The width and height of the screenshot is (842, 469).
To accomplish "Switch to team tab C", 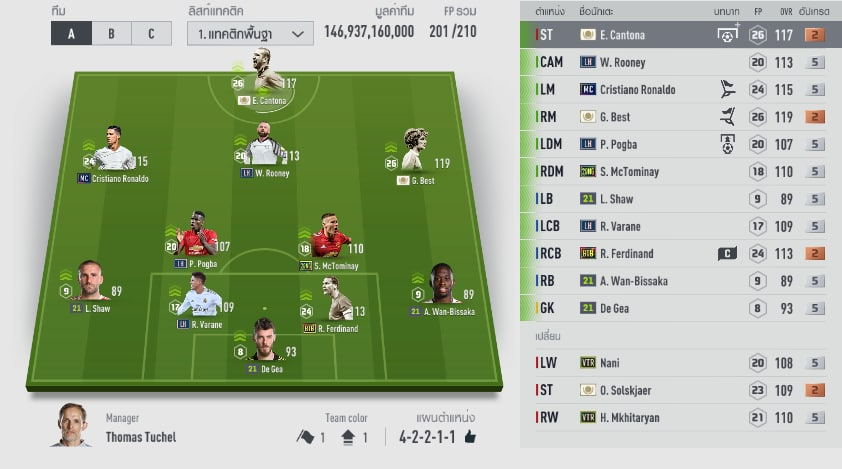I will (151, 33).
